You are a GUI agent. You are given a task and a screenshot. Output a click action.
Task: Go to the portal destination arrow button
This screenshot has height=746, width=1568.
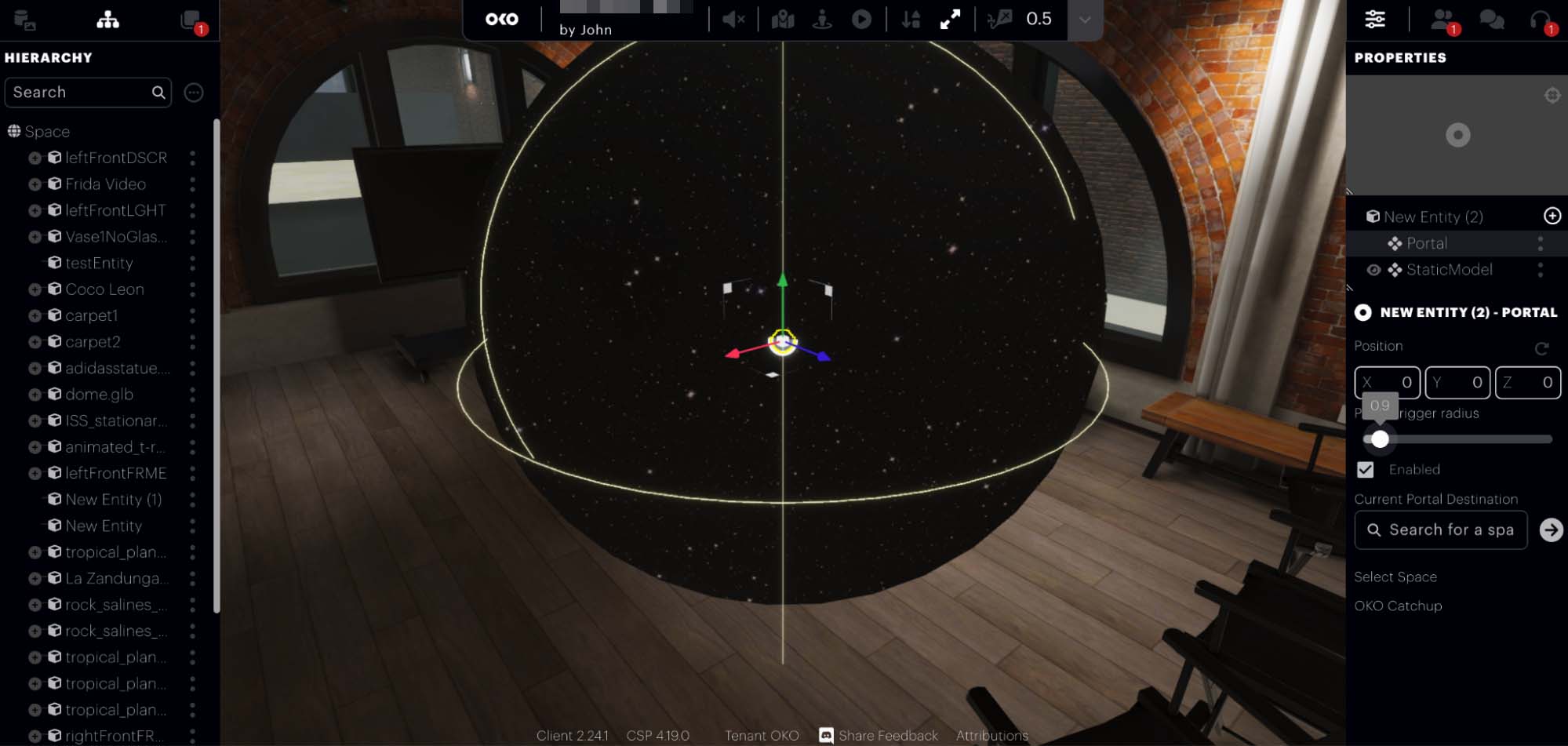tap(1551, 530)
